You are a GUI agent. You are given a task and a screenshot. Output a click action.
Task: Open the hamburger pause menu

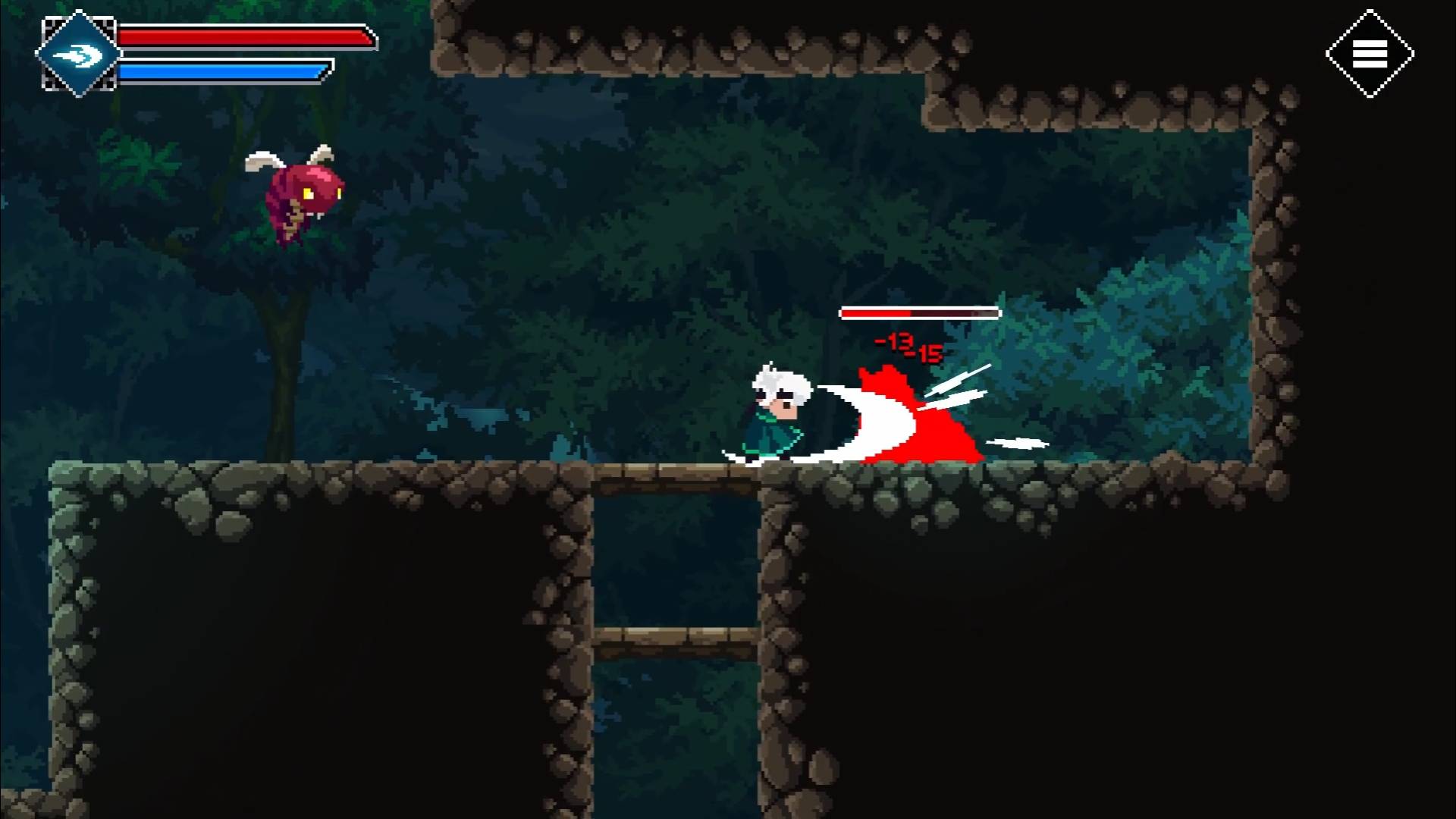click(1370, 54)
